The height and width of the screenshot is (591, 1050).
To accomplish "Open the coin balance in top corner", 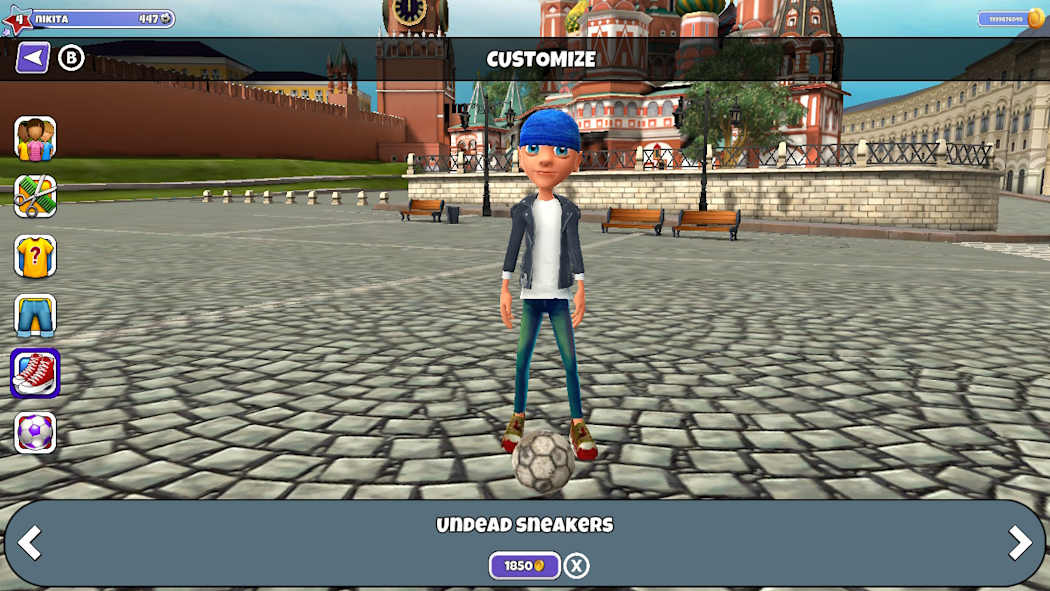I will (x=1010, y=19).
